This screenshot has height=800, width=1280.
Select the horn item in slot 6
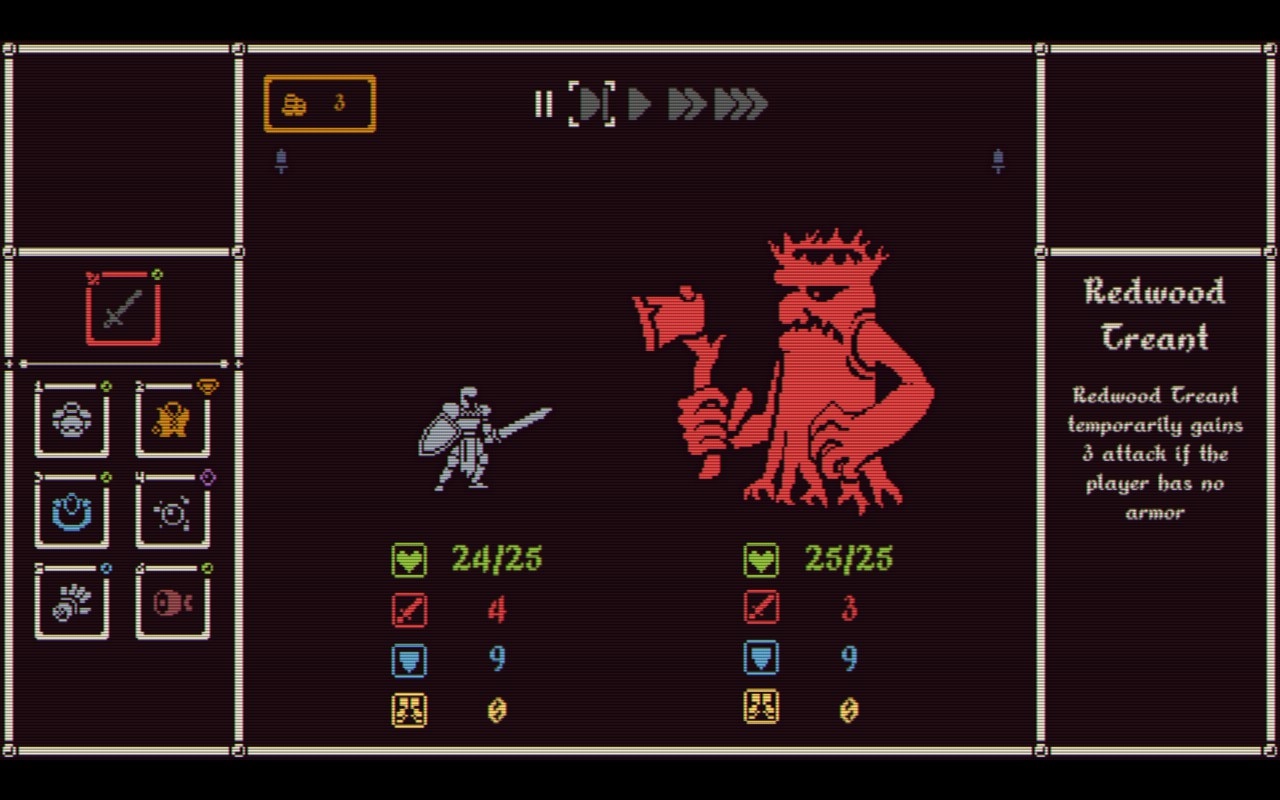(x=172, y=602)
